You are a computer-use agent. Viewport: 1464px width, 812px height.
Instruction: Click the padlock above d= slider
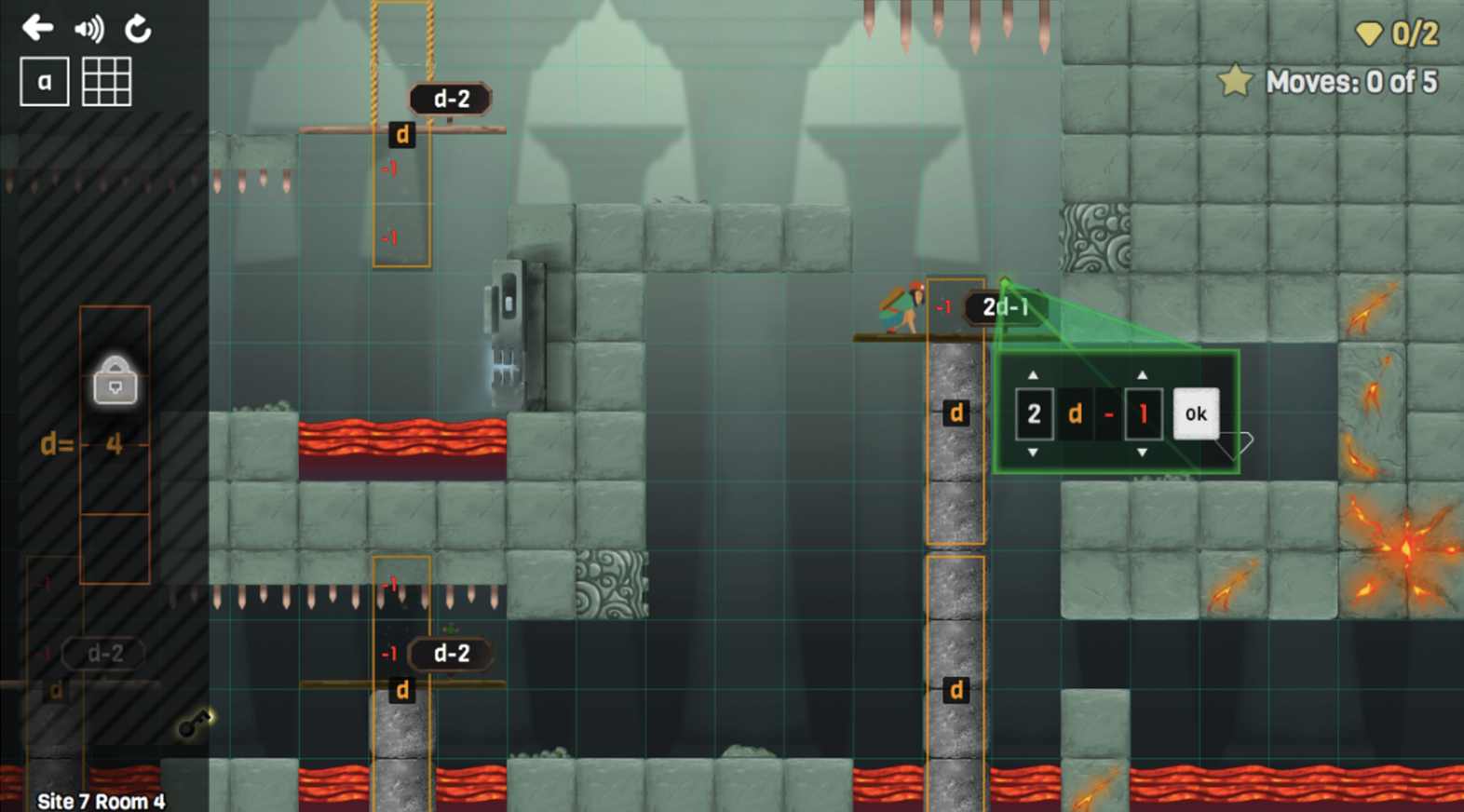pyautogui.click(x=115, y=382)
